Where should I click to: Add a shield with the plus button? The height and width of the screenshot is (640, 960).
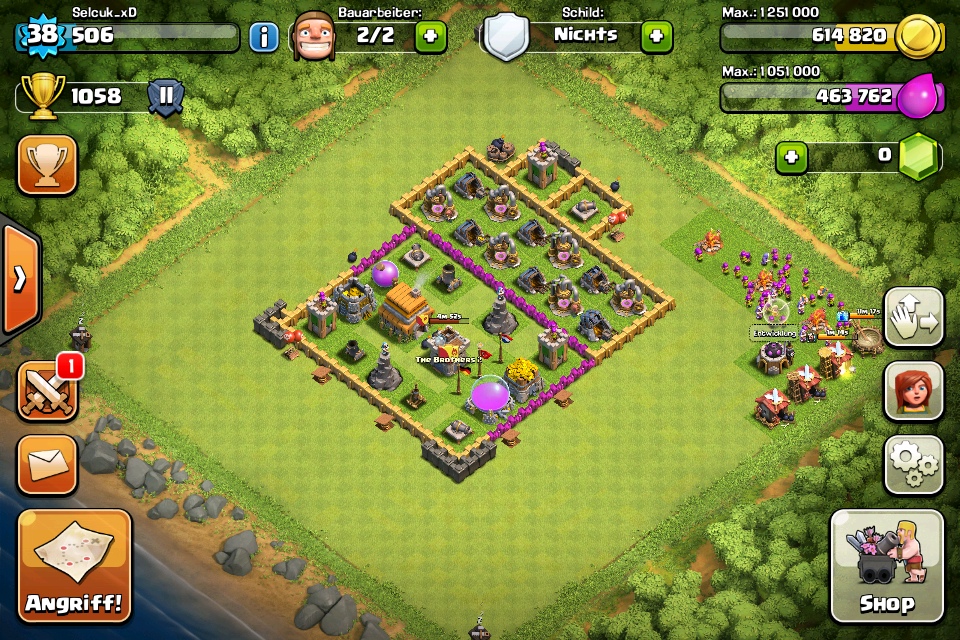656,37
